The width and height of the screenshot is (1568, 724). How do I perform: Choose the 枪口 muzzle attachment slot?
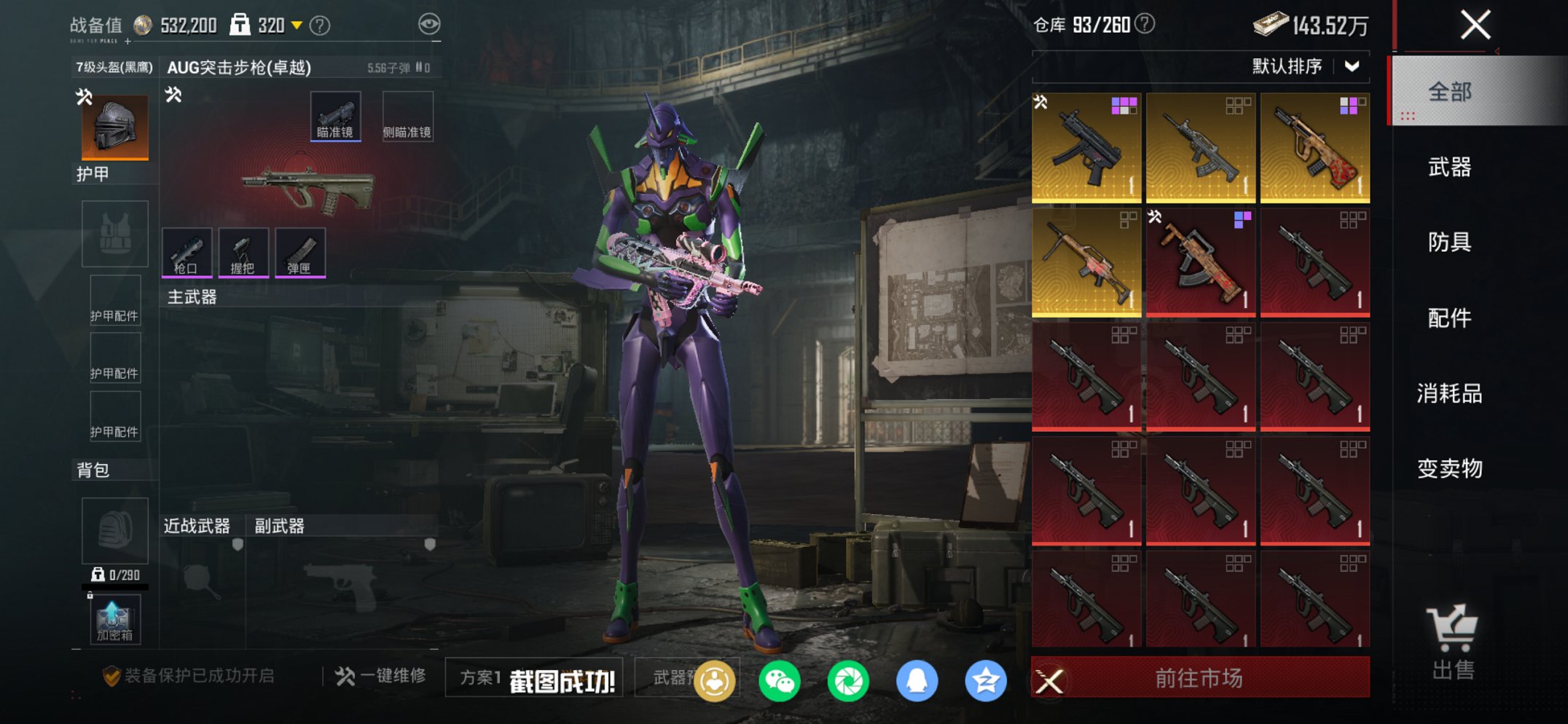pos(187,252)
